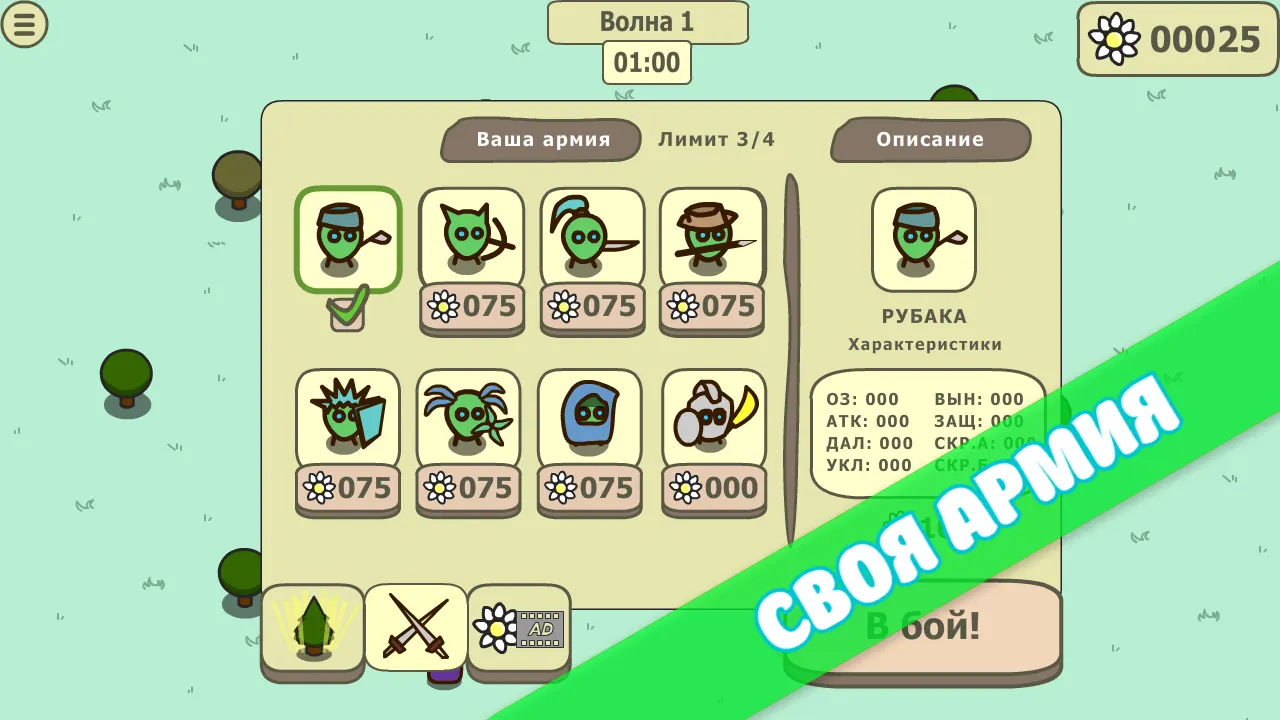Select the crossed swords battle icon
This screenshot has width=1280, height=720.
(416, 628)
